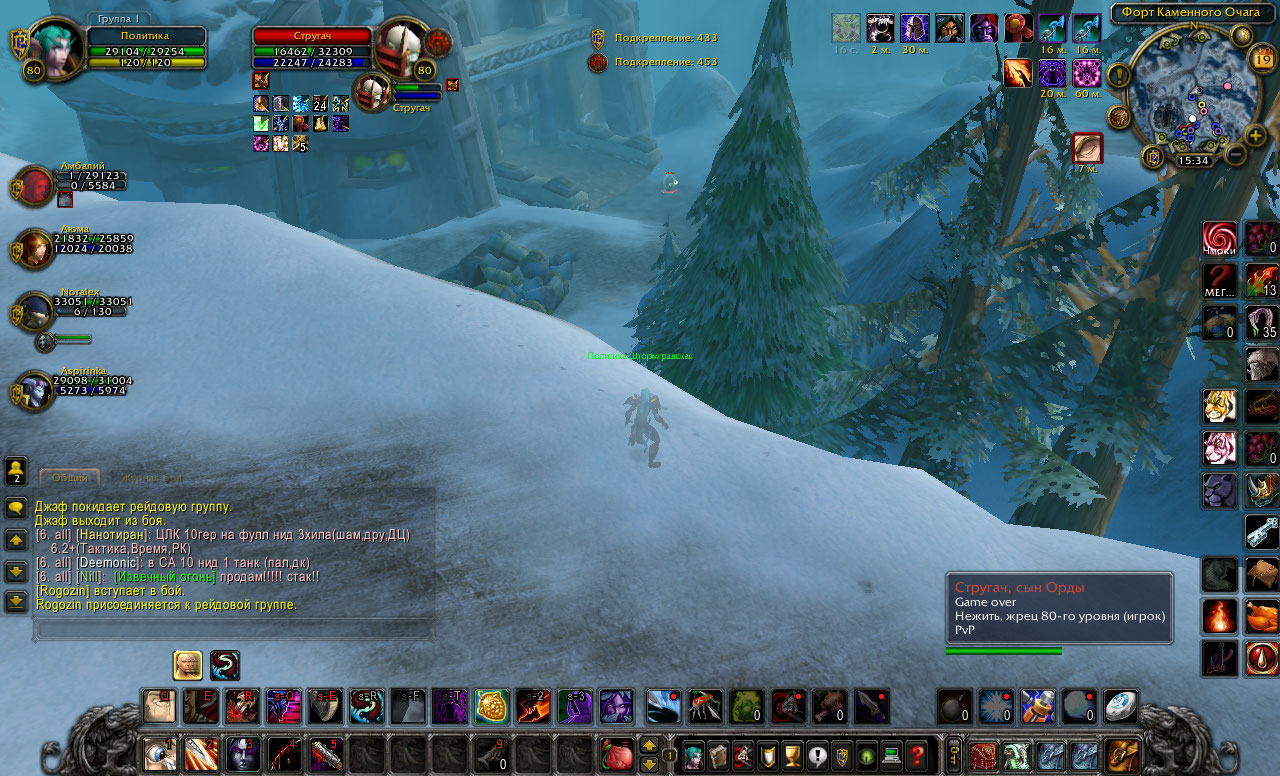
Task: Select party member Aspirinka's portrait
Action: coord(33,391)
